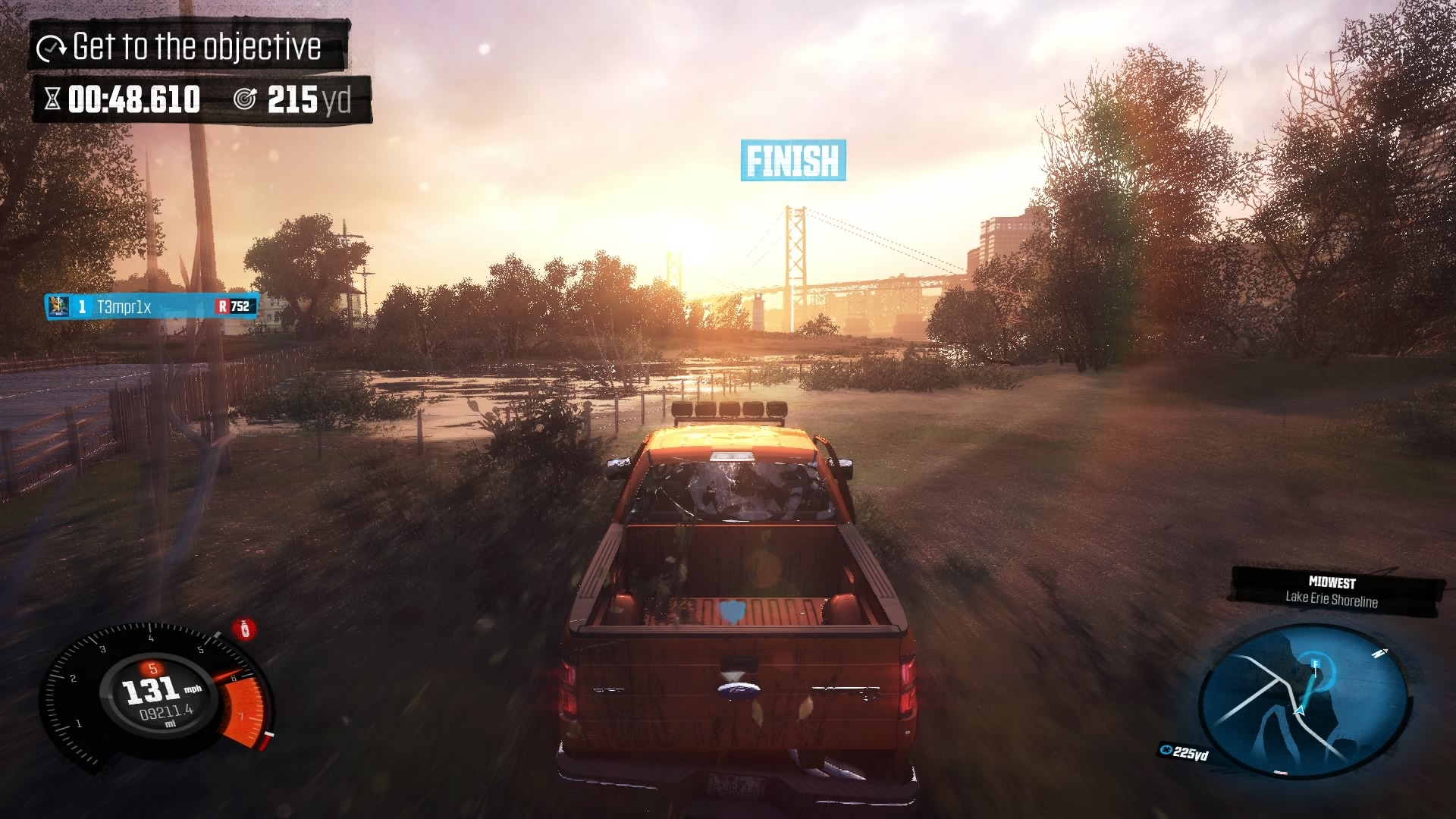Click the north arrow on the minimap

[x=1379, y=653]
